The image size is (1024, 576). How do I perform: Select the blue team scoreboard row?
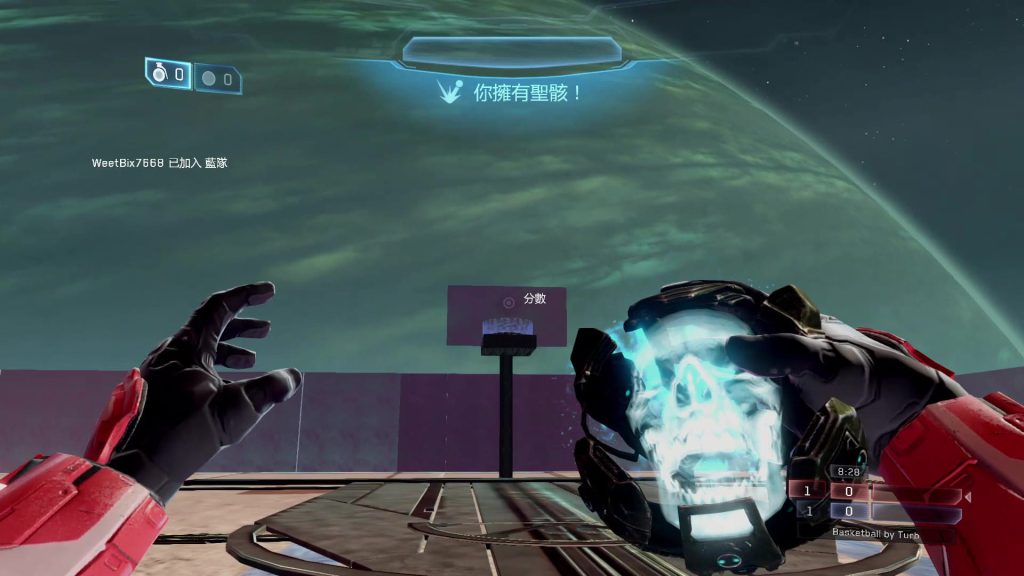point(875,511)
